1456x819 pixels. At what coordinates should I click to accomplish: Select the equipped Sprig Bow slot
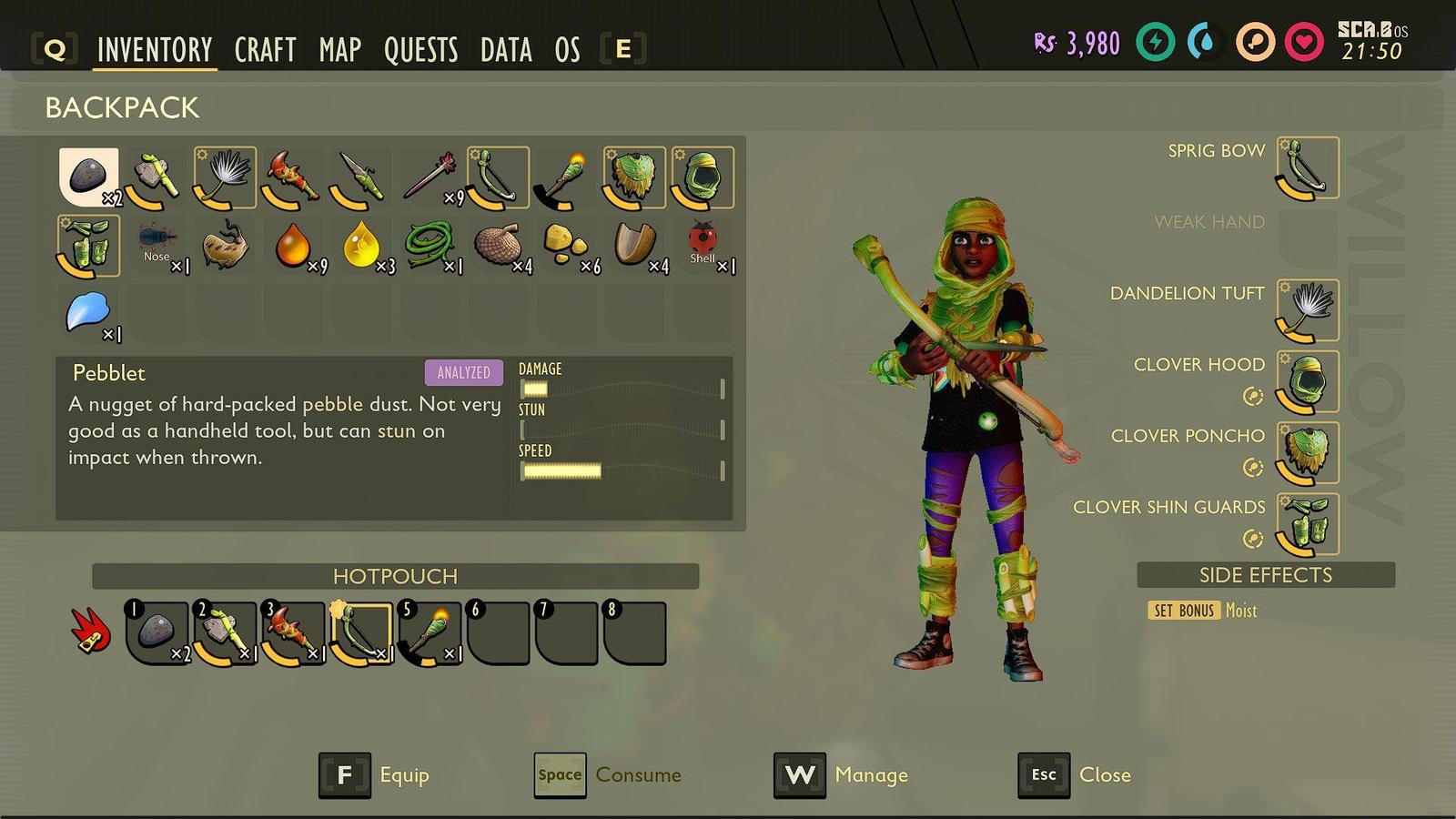coord(1308,168)
